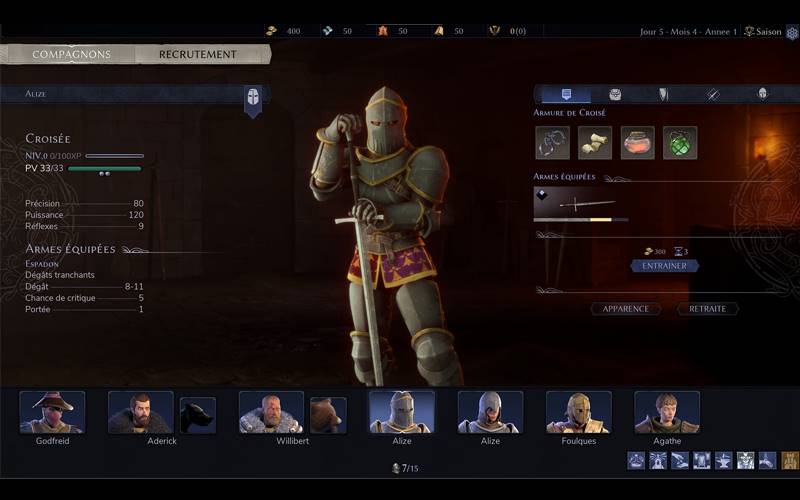800x500 pixels.
Task: Pick Foulques from the roster
Action: click(x=578, y=412)
